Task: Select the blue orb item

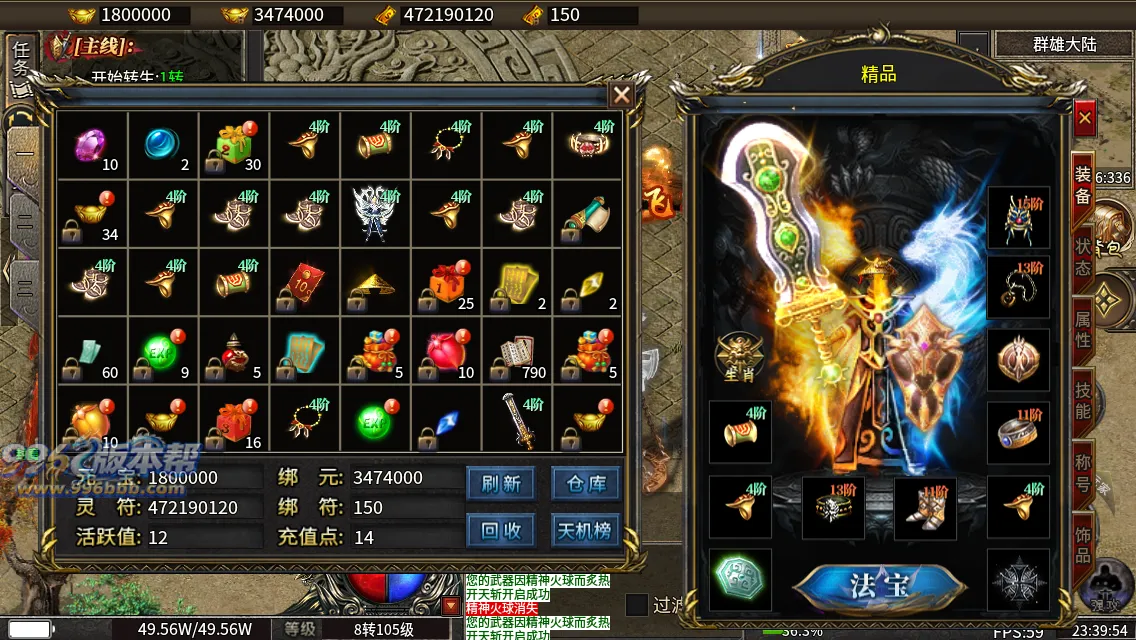Action: pos(163,146)
